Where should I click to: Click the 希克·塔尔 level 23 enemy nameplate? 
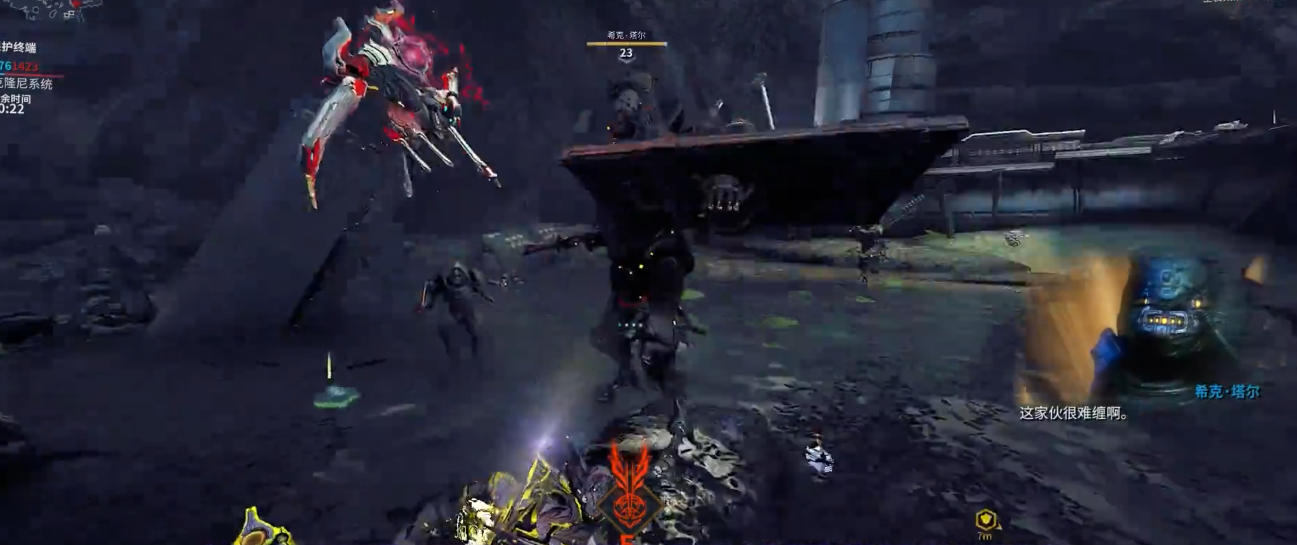coord(626,45)
